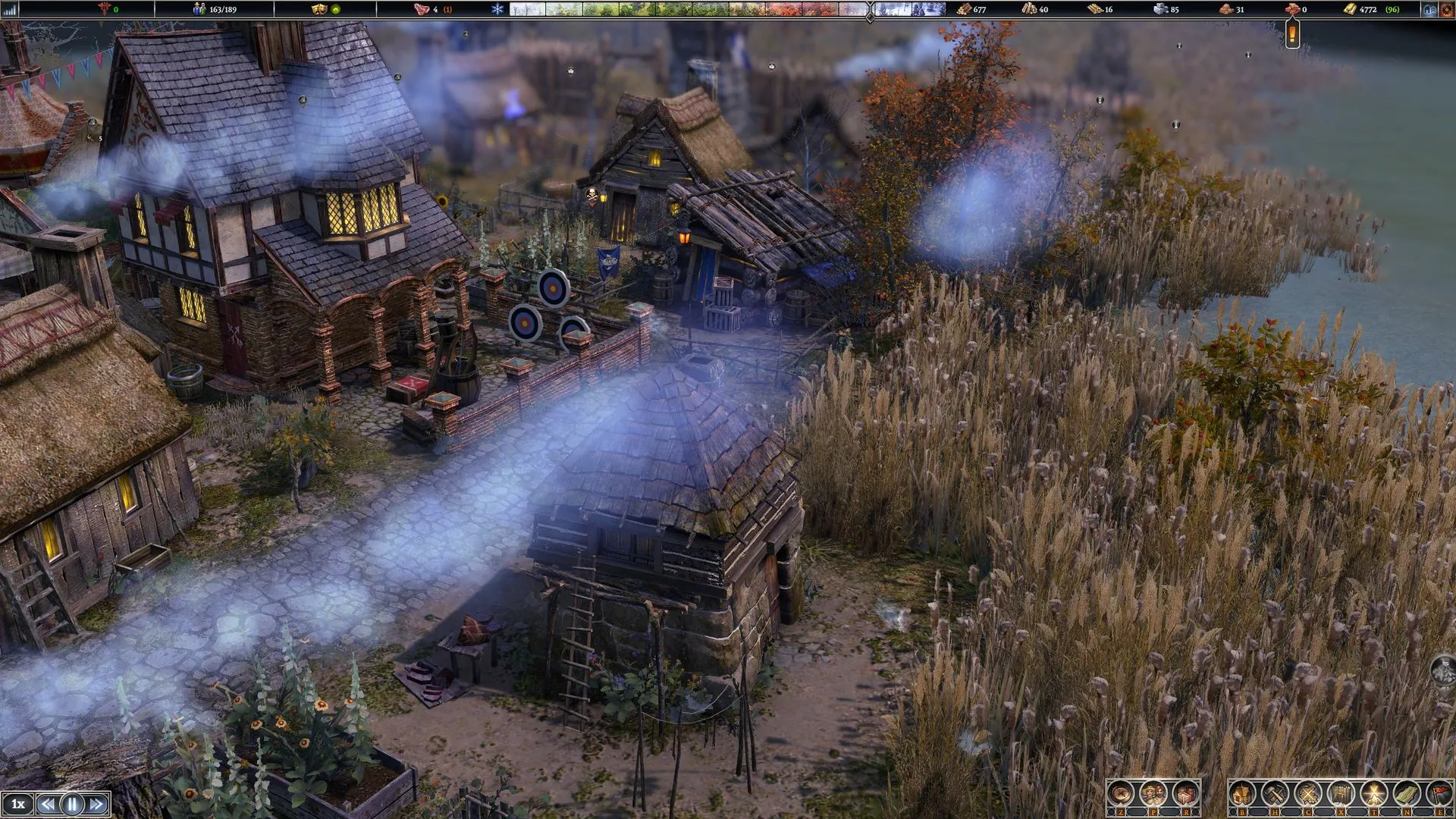Pause the game speed
1456x819 pixels.
pyautogui.click(x=72, y=804)
